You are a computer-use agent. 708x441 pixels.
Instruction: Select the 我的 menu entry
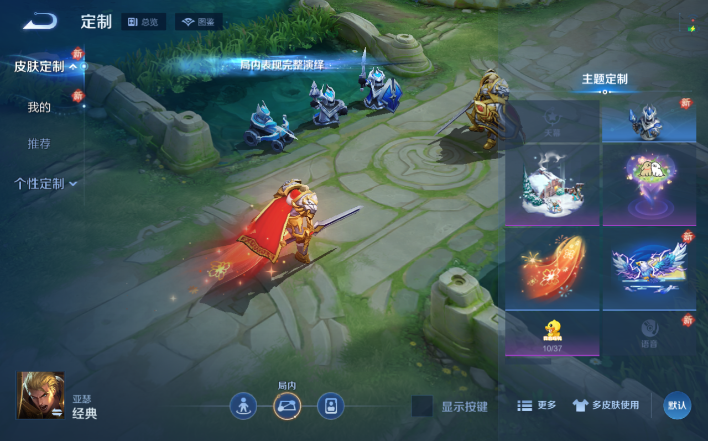coord(39,107)
